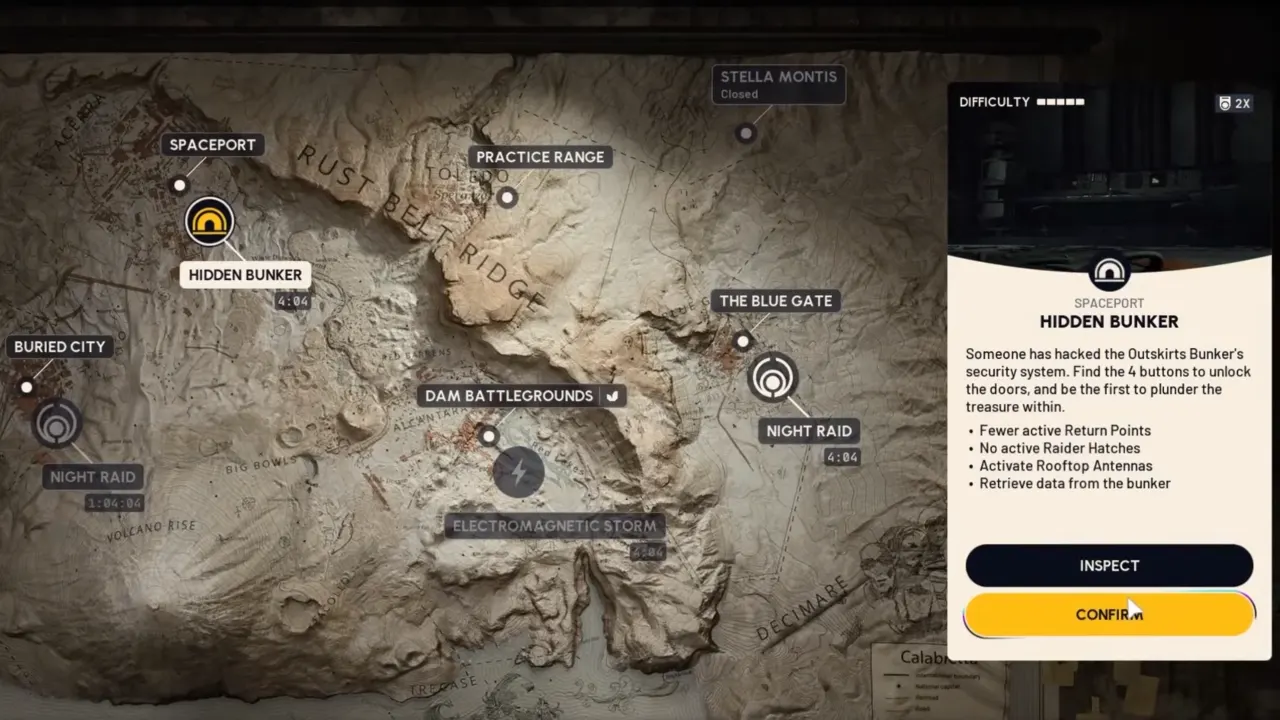
Task: Expand the Spaceport location details
Action: click(212, 144)
